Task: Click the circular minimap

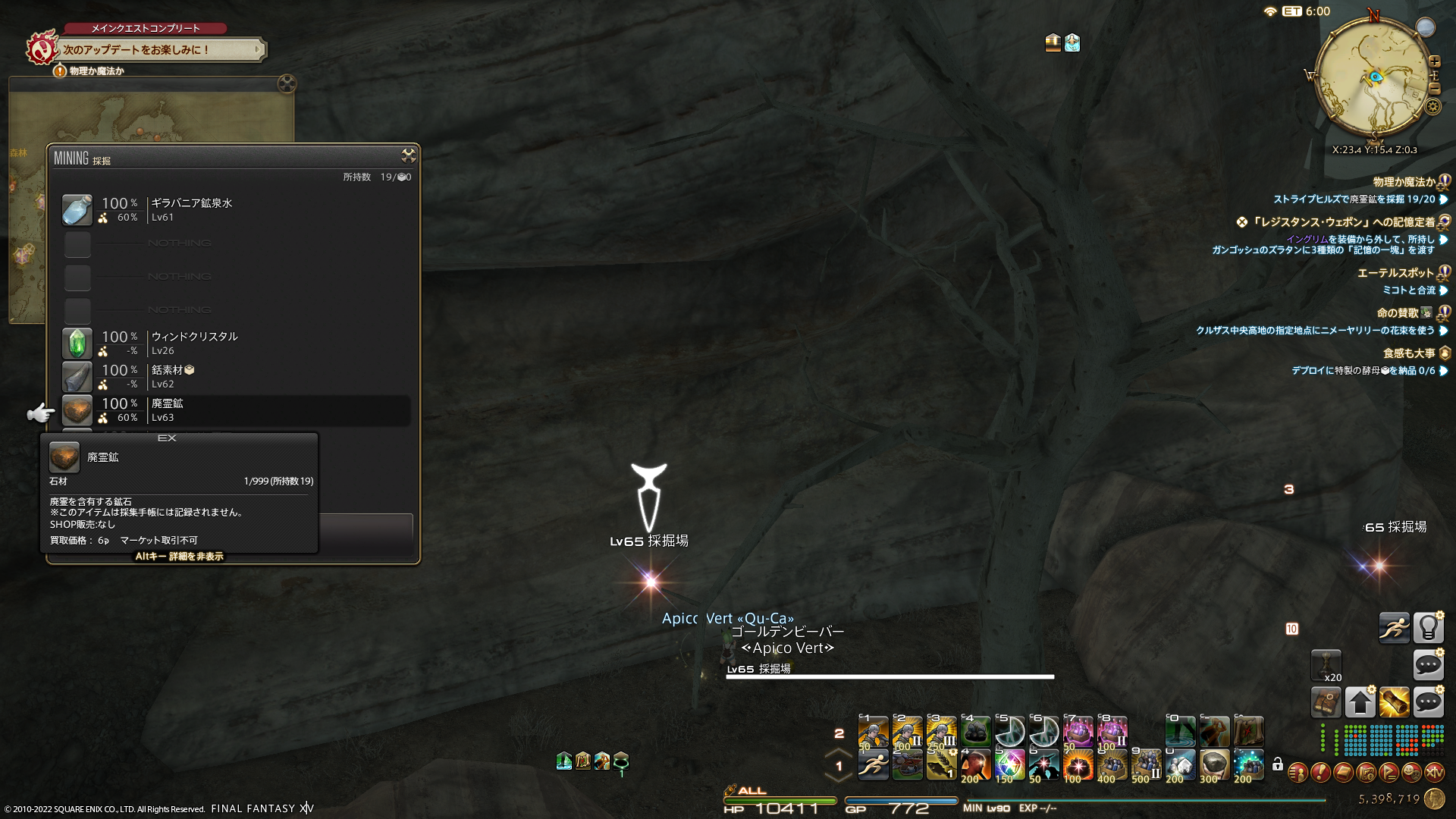Action: click(1373, 77)
